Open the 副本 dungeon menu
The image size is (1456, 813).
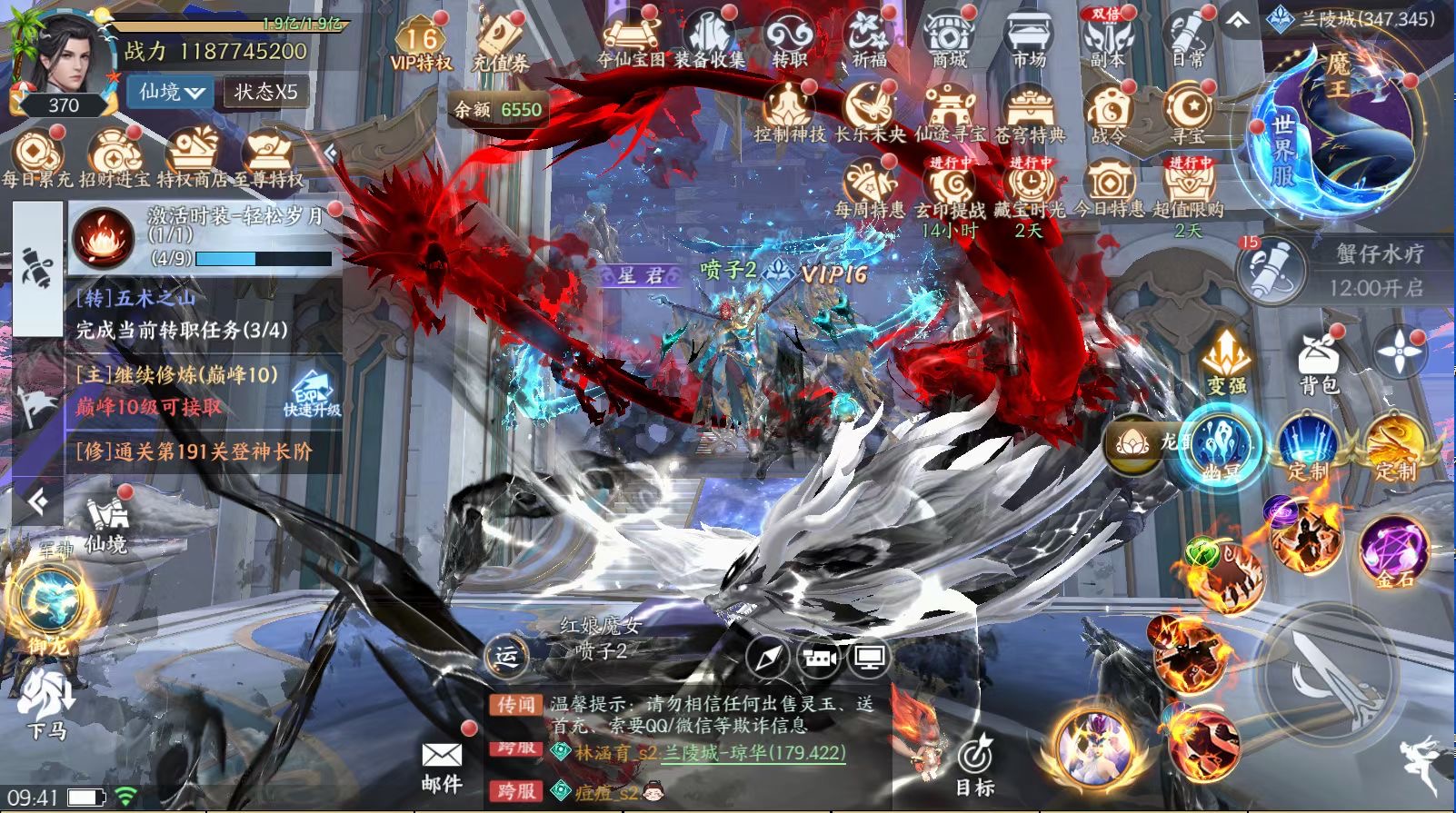pos(1106,40)
